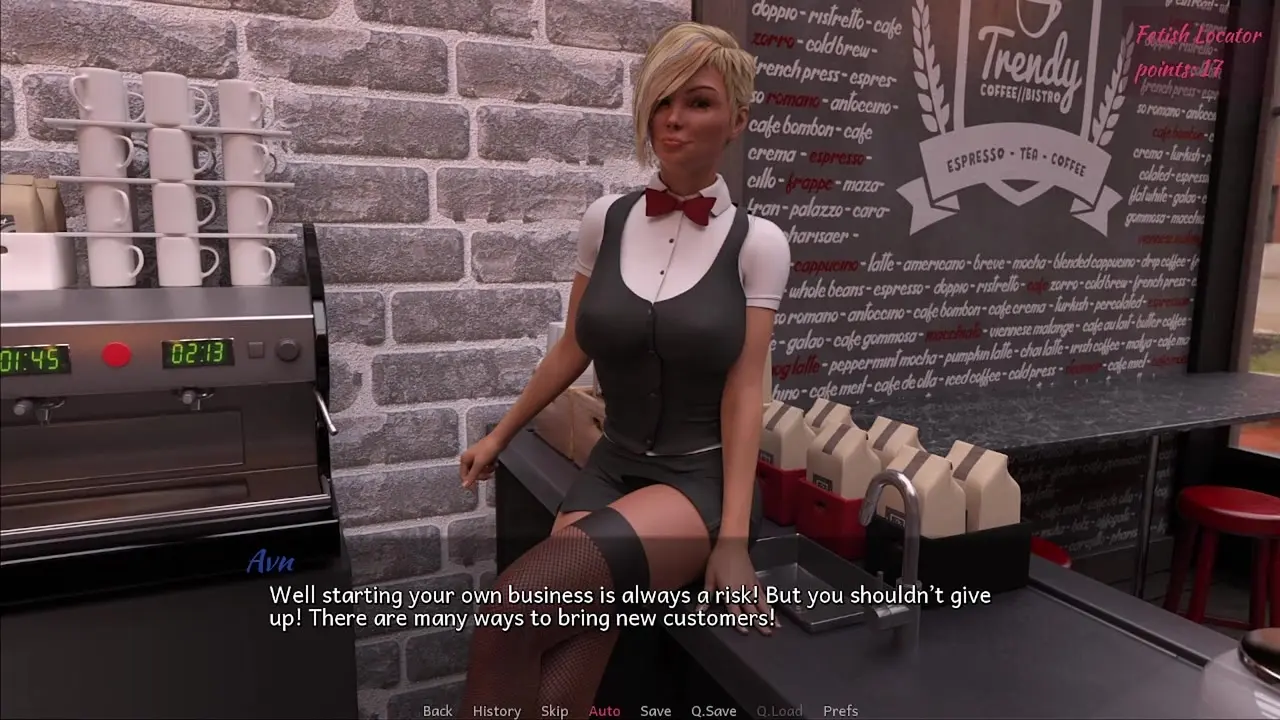Go back one dialogue line
Screen dimensions: 1280x720
[437, 711]
